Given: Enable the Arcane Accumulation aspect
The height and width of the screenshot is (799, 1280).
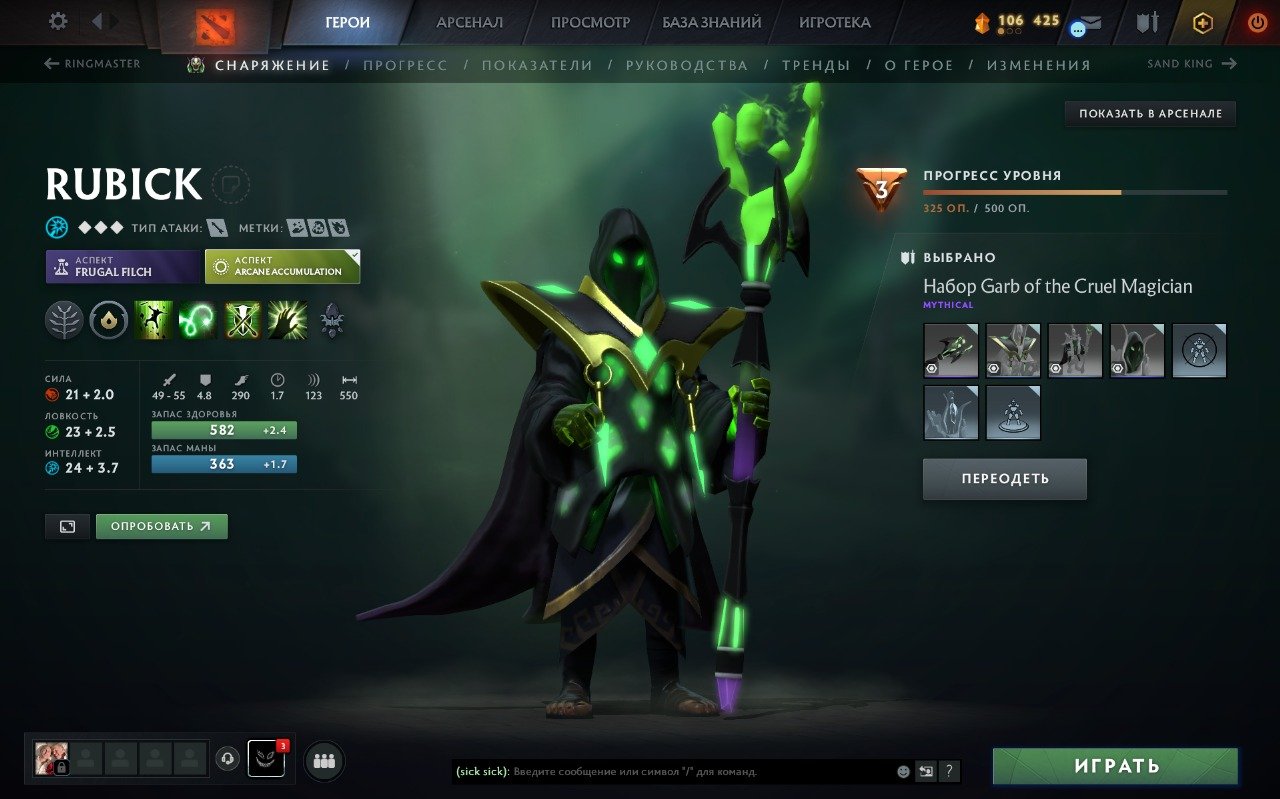Looking at the screenshot, I should [282, 266].
